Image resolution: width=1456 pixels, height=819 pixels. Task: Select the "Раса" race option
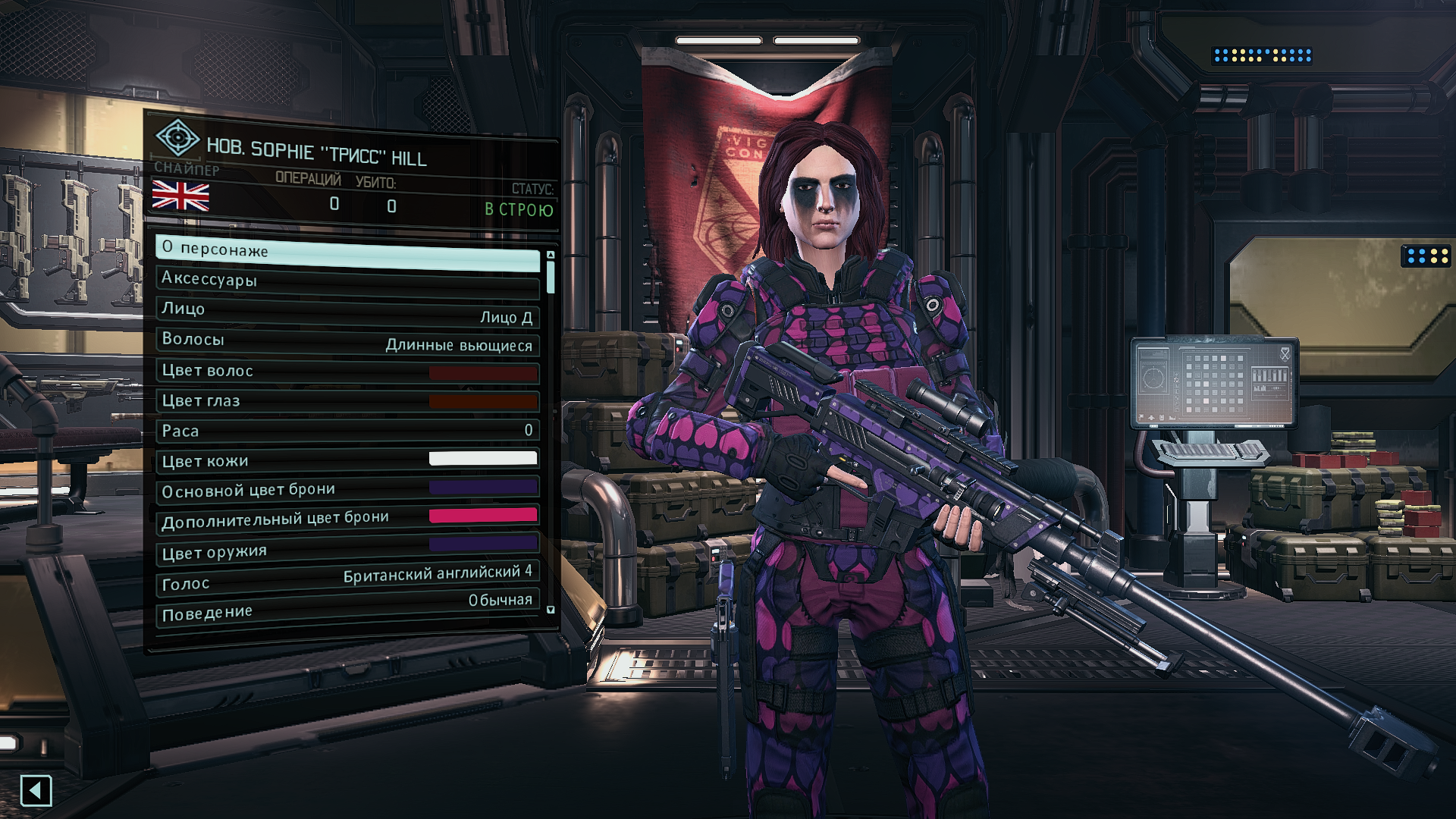click(x=347, y=431)
